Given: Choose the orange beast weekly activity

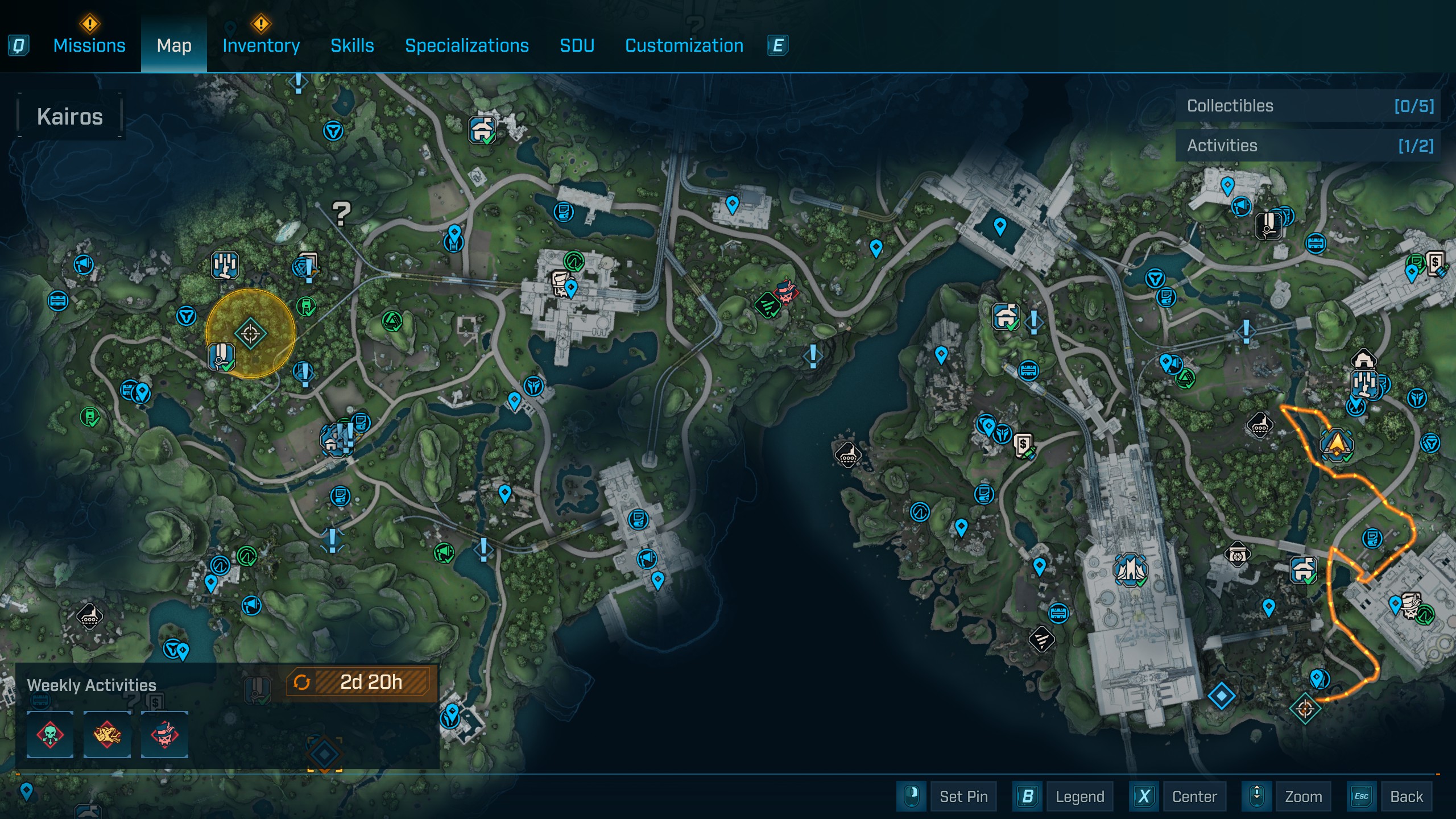Looking at the screenshot, I should click(107, 734).
